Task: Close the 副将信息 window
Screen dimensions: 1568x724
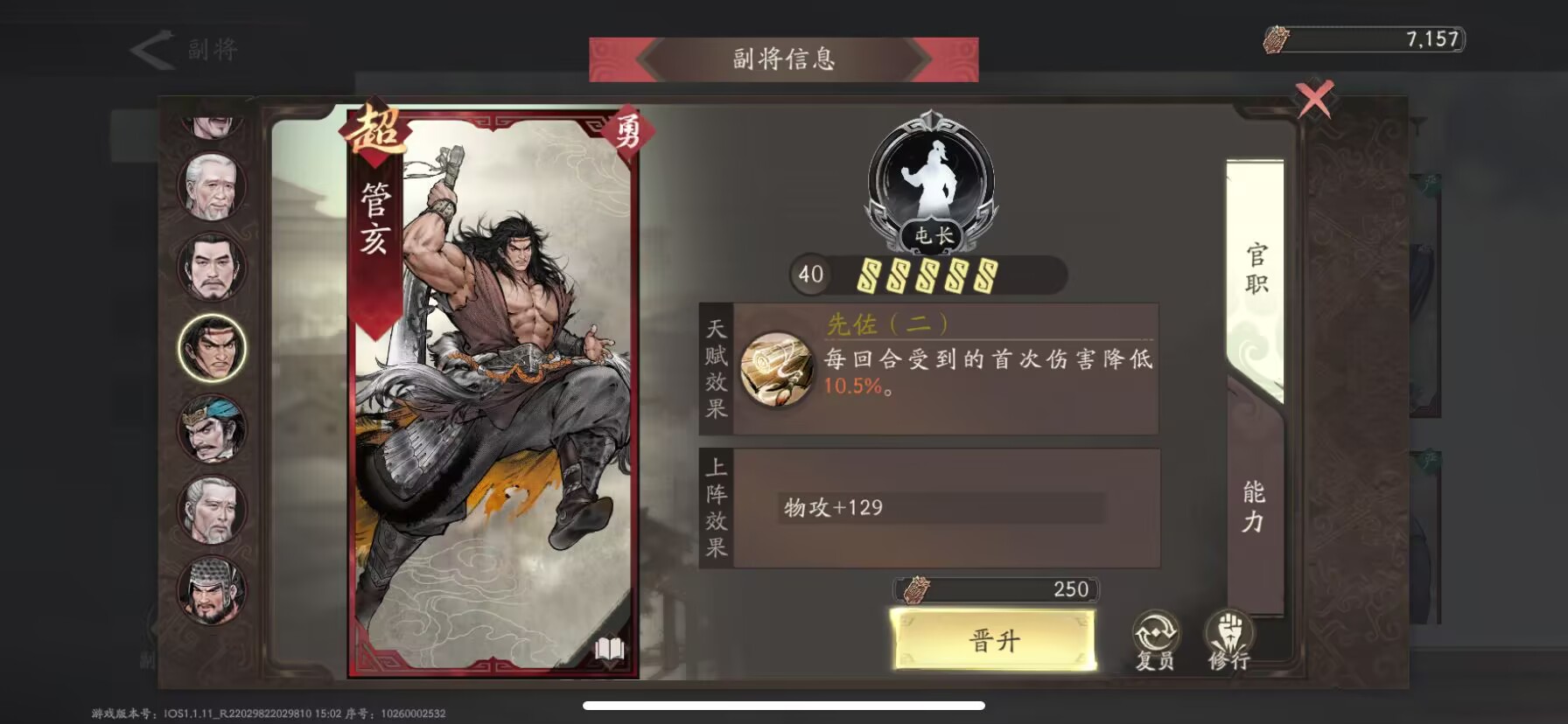Action: coord(1312,101)
